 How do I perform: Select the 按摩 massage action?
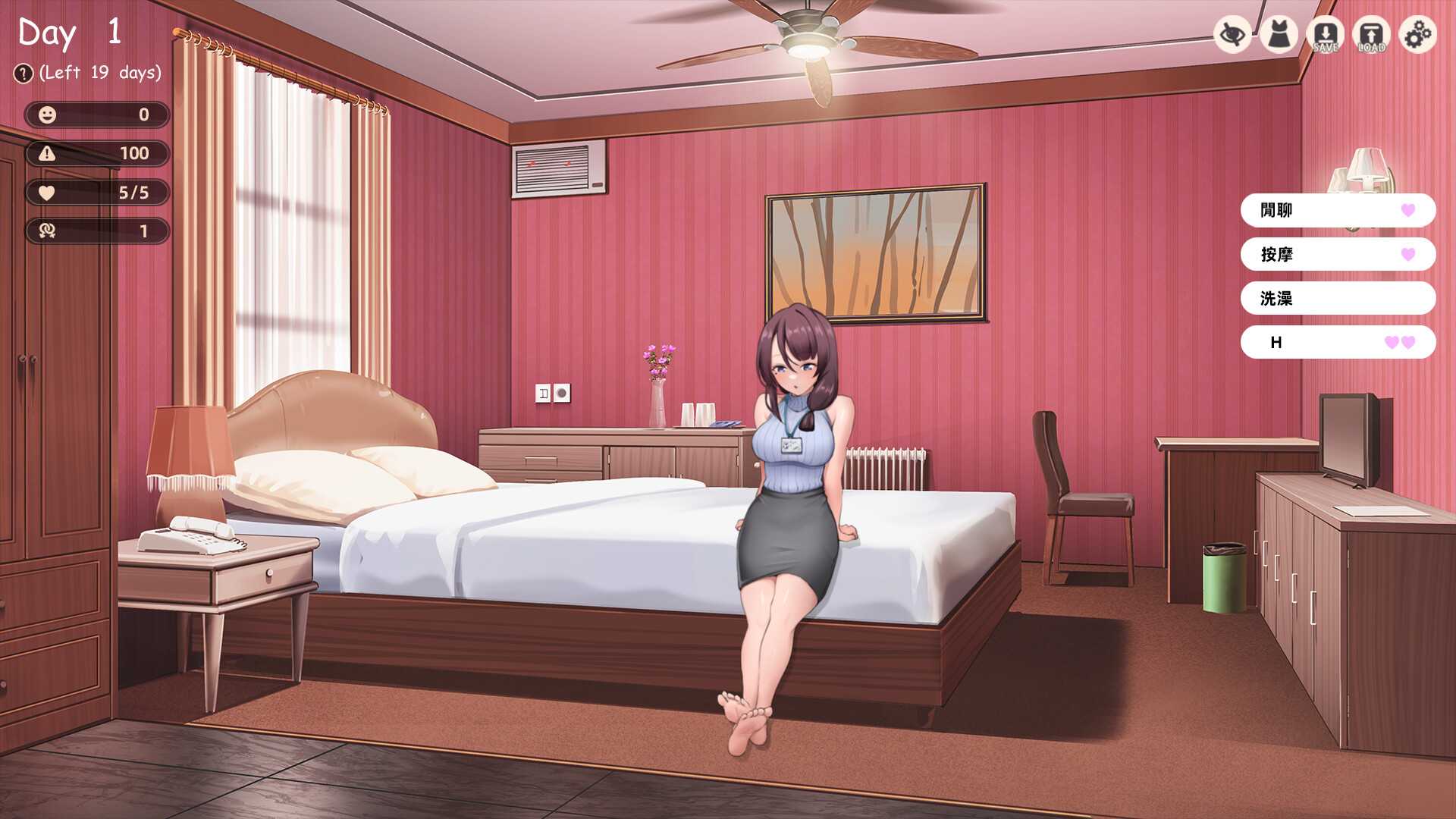coord(1338,254)
